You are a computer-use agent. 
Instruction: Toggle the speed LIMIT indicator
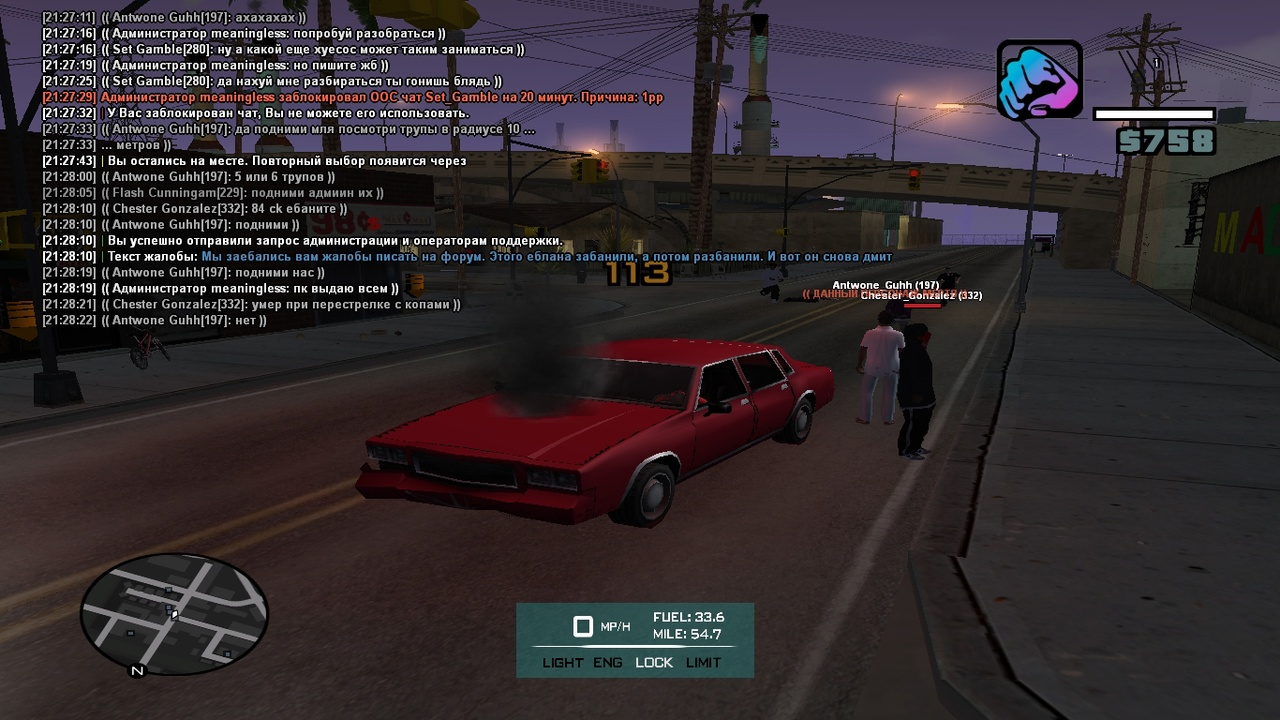pos(703,662)
